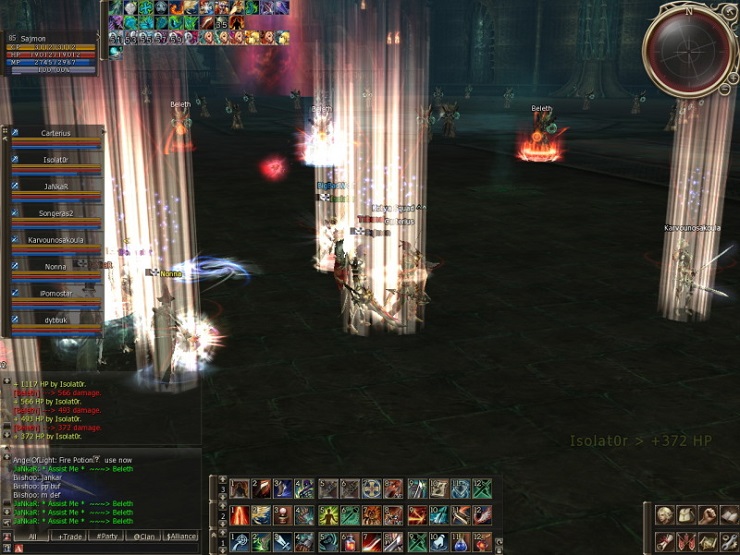The width and height of the screenshot is (740, 555).
Task: Show the @Clan chat tab
Action: (143, 536)
